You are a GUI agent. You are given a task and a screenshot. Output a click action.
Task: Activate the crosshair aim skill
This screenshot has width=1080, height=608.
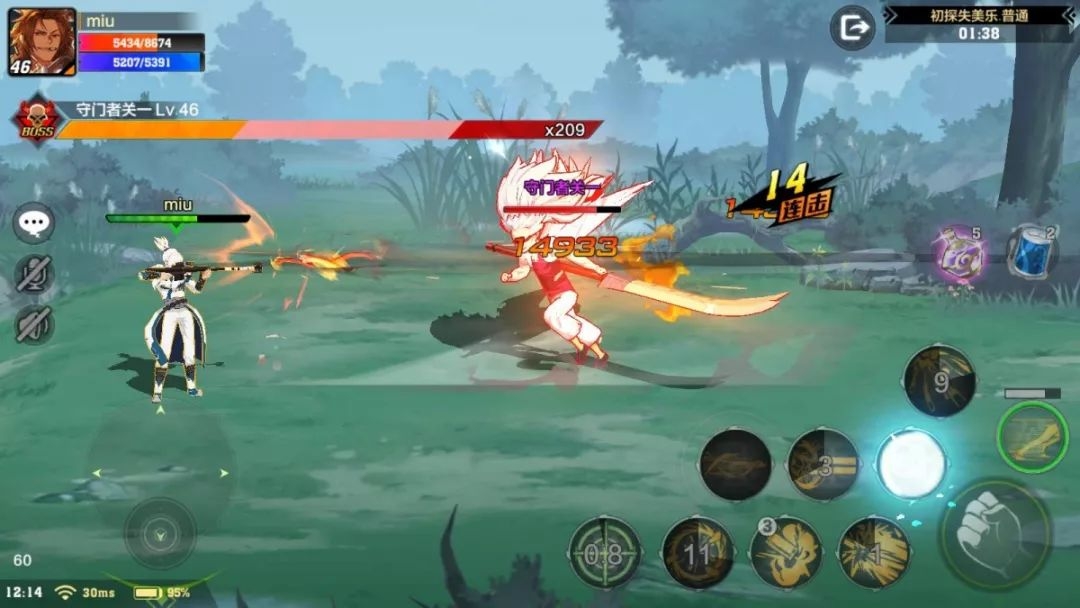[604, 552]
